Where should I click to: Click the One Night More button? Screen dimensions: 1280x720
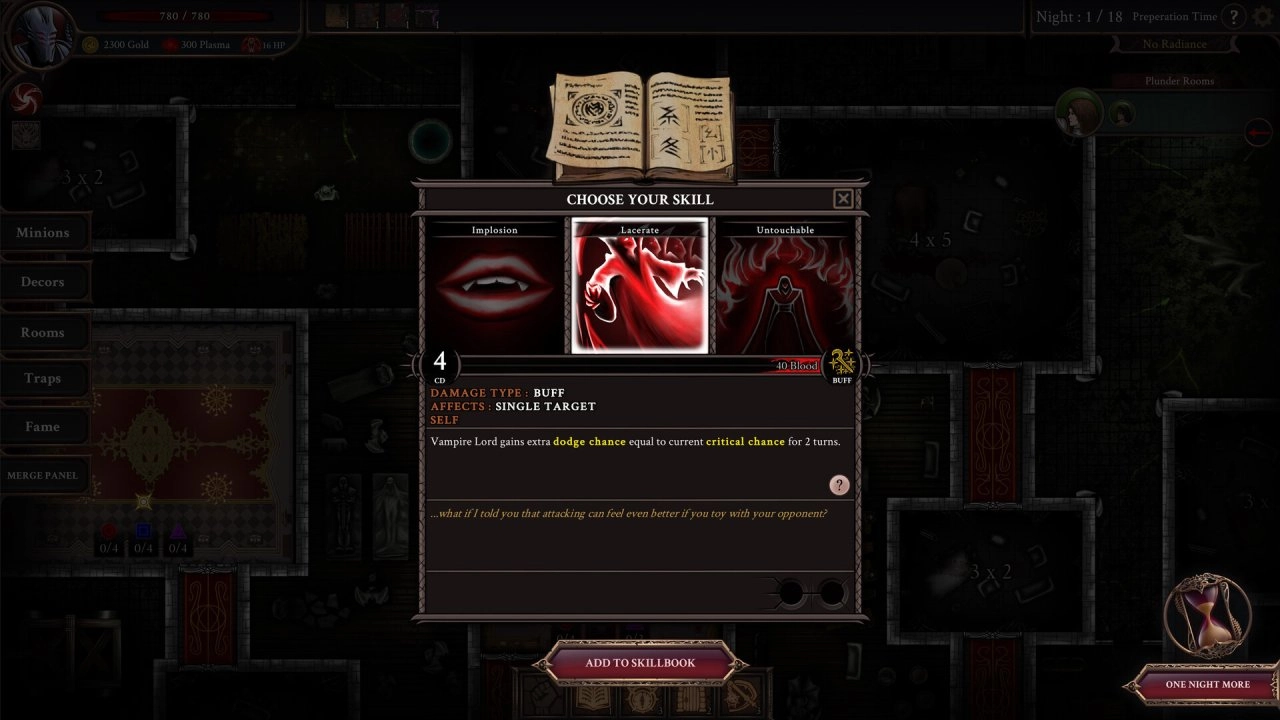tap(1207, 685)
